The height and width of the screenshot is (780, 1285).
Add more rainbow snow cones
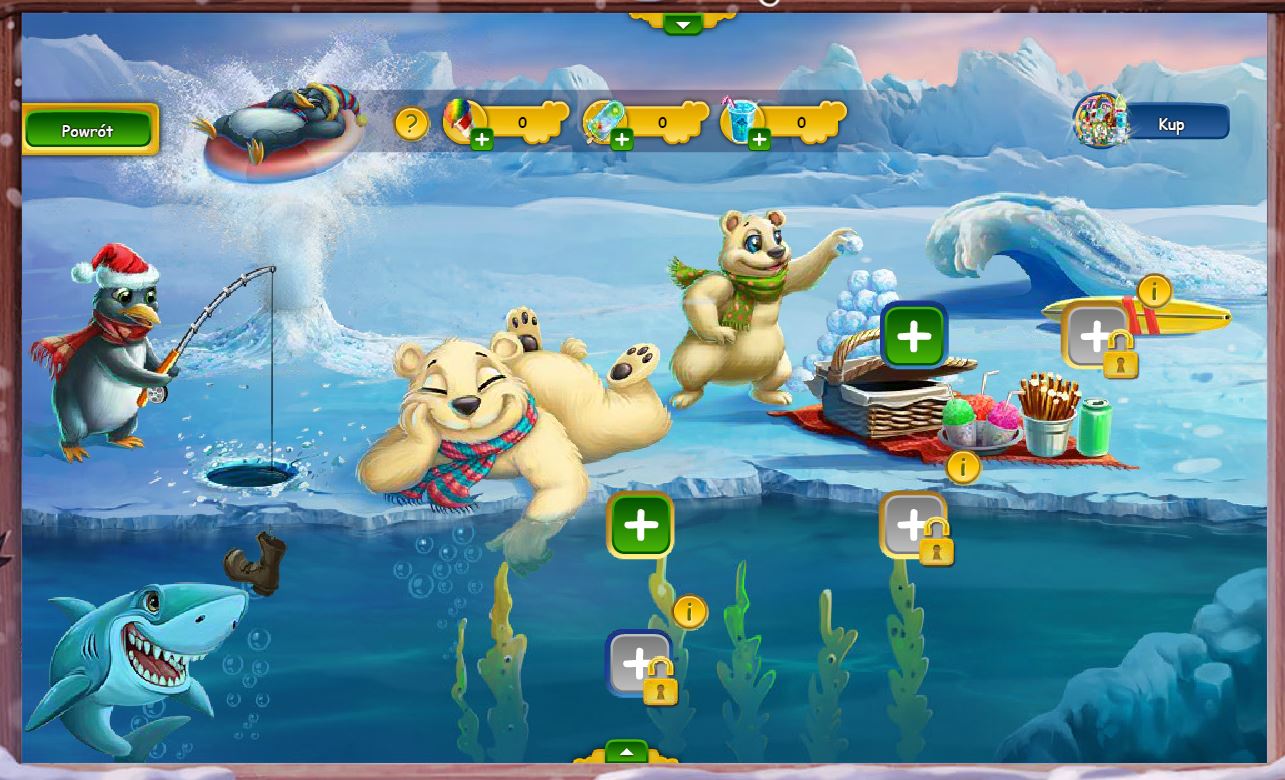482,140
